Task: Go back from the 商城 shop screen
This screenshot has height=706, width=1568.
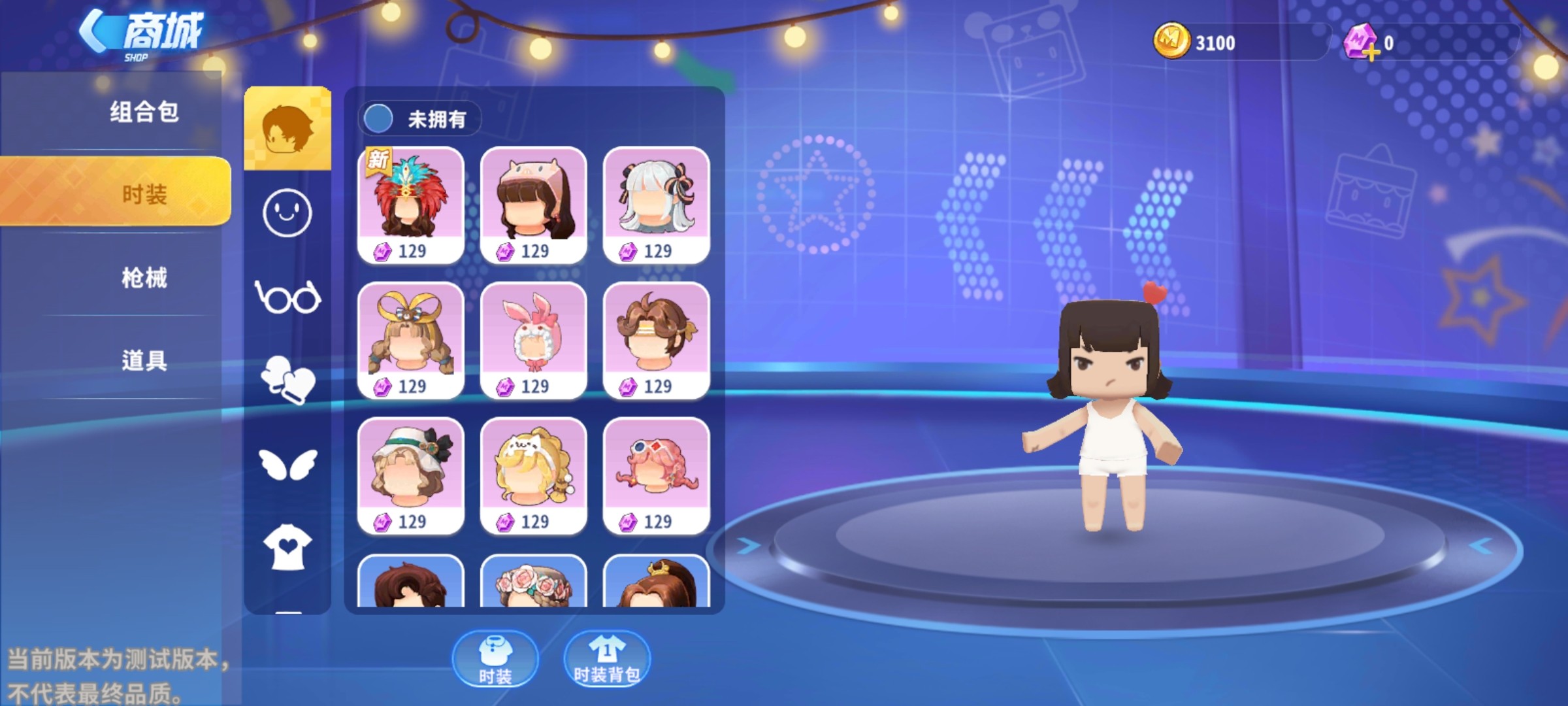Action: (95, 31)
